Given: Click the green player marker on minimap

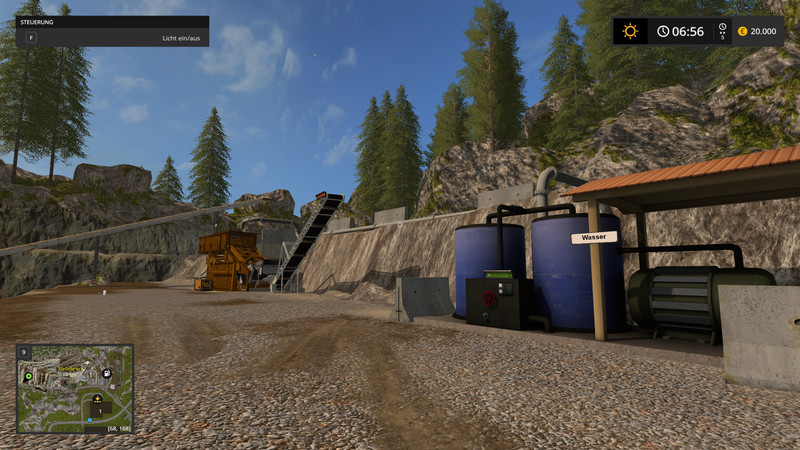Looking at the screenshot, I should click(x=28, y=376).
